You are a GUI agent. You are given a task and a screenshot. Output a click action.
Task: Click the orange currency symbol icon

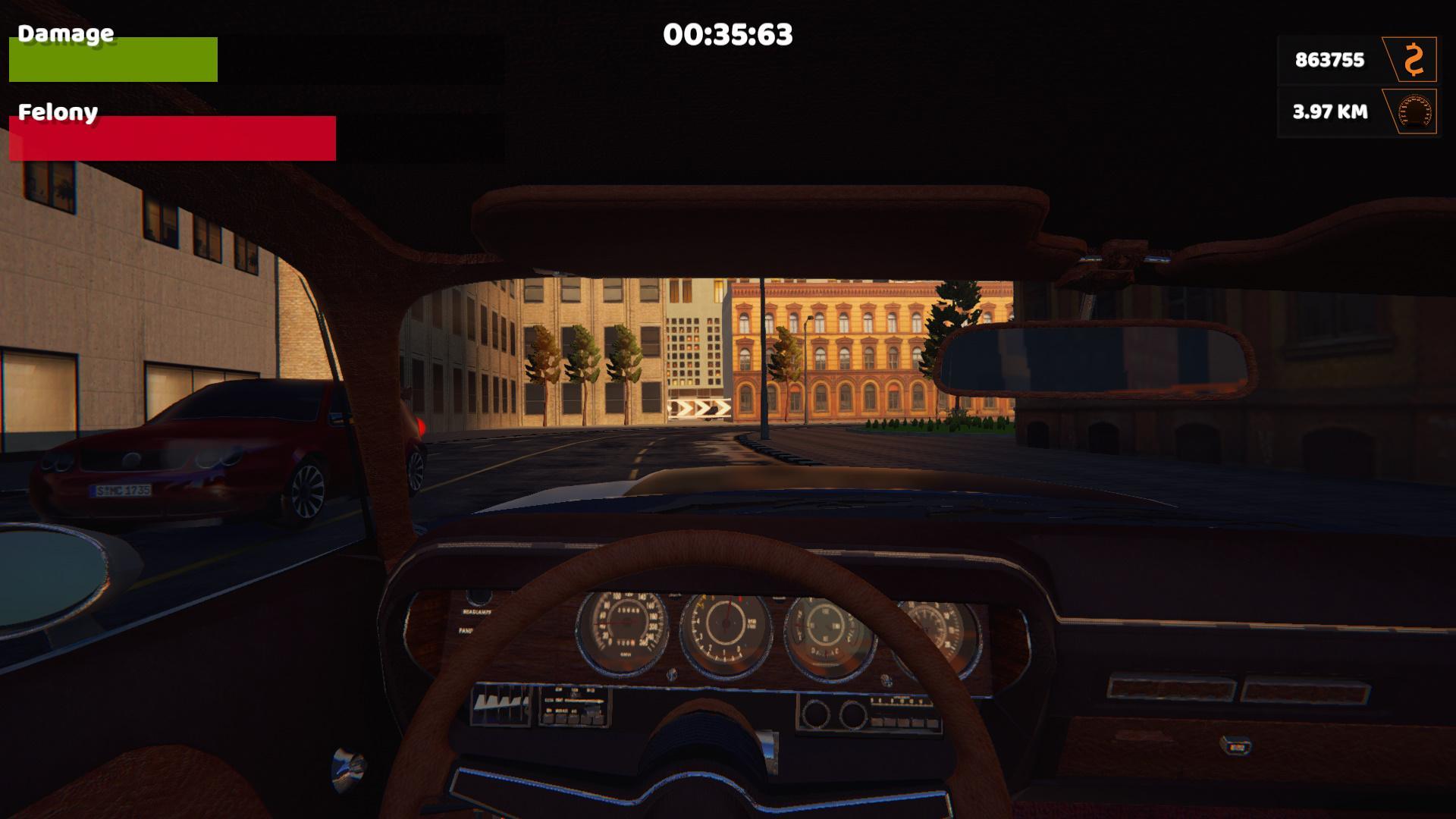point(1412,59)
